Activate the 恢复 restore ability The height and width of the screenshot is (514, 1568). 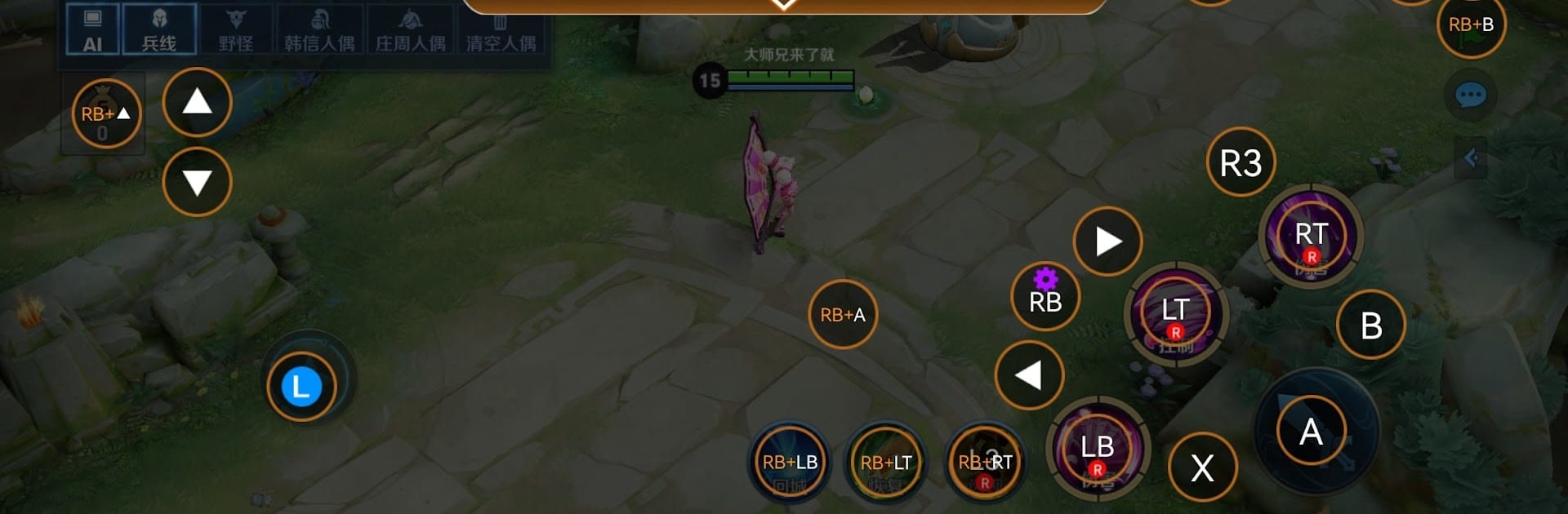(x=886, y=463)
